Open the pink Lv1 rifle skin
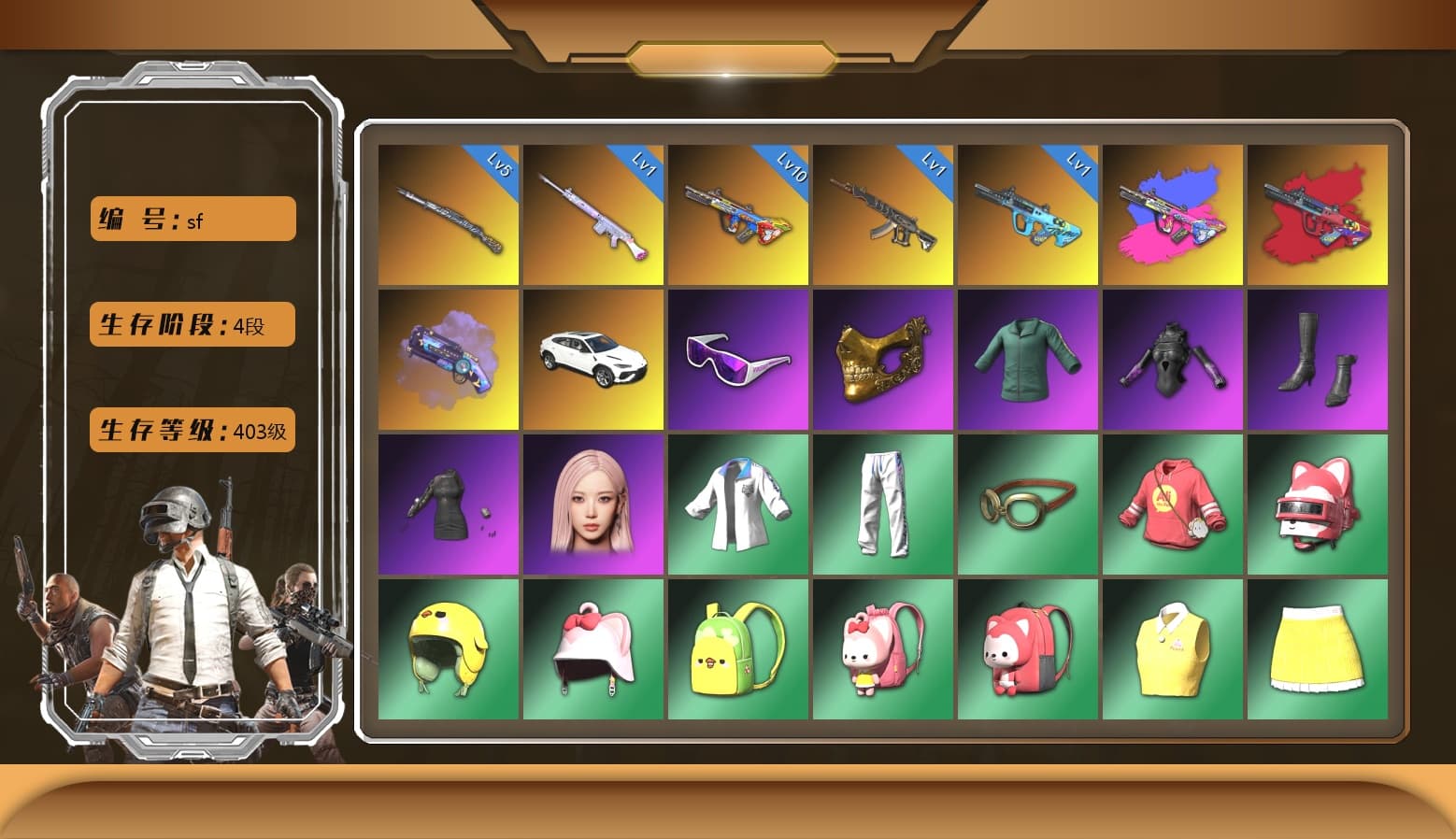Screen dimensions: 1456x839 [x=592, y=215]
